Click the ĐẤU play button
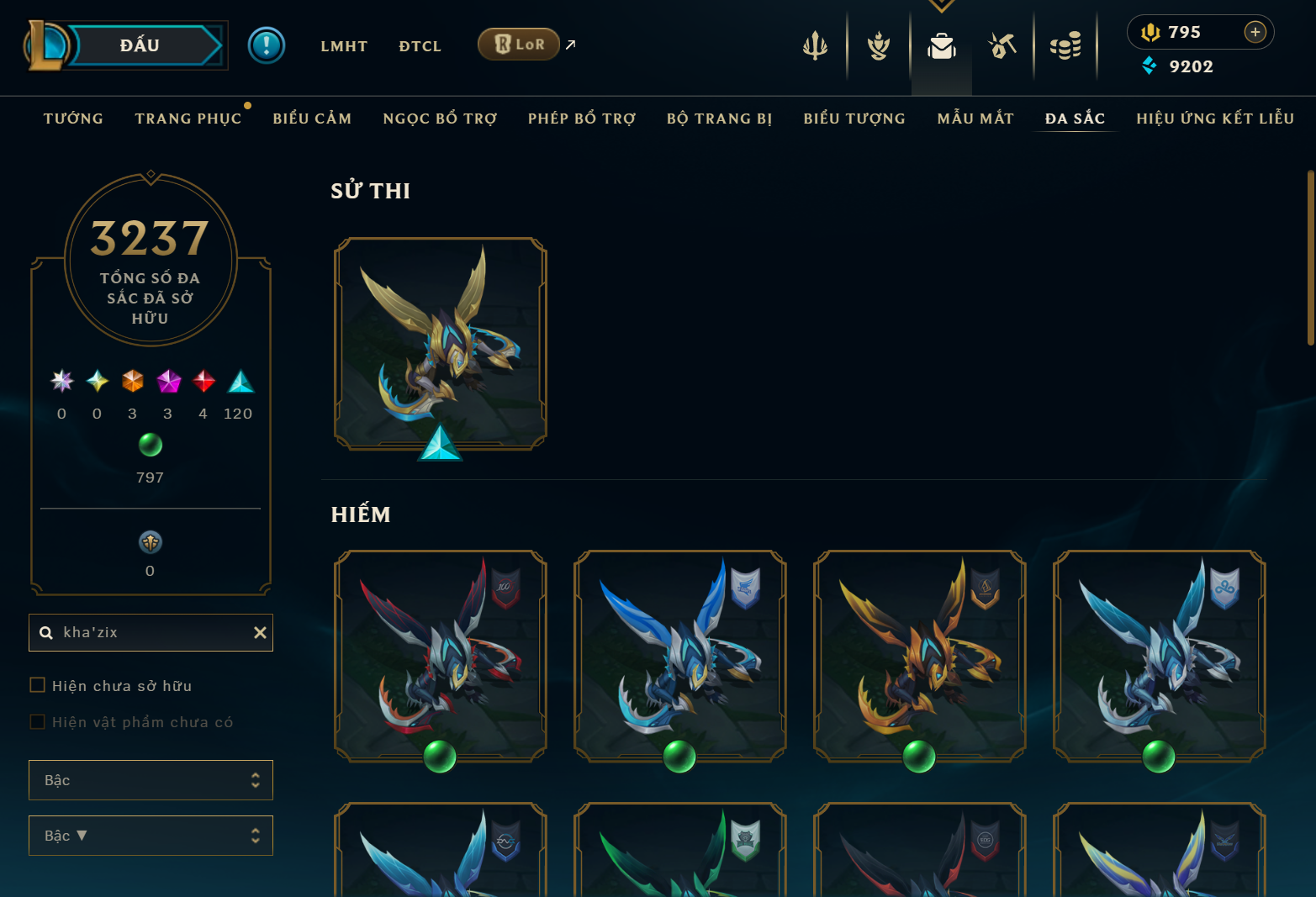The width and height of the screenshot is (1316, 897). 139,45
